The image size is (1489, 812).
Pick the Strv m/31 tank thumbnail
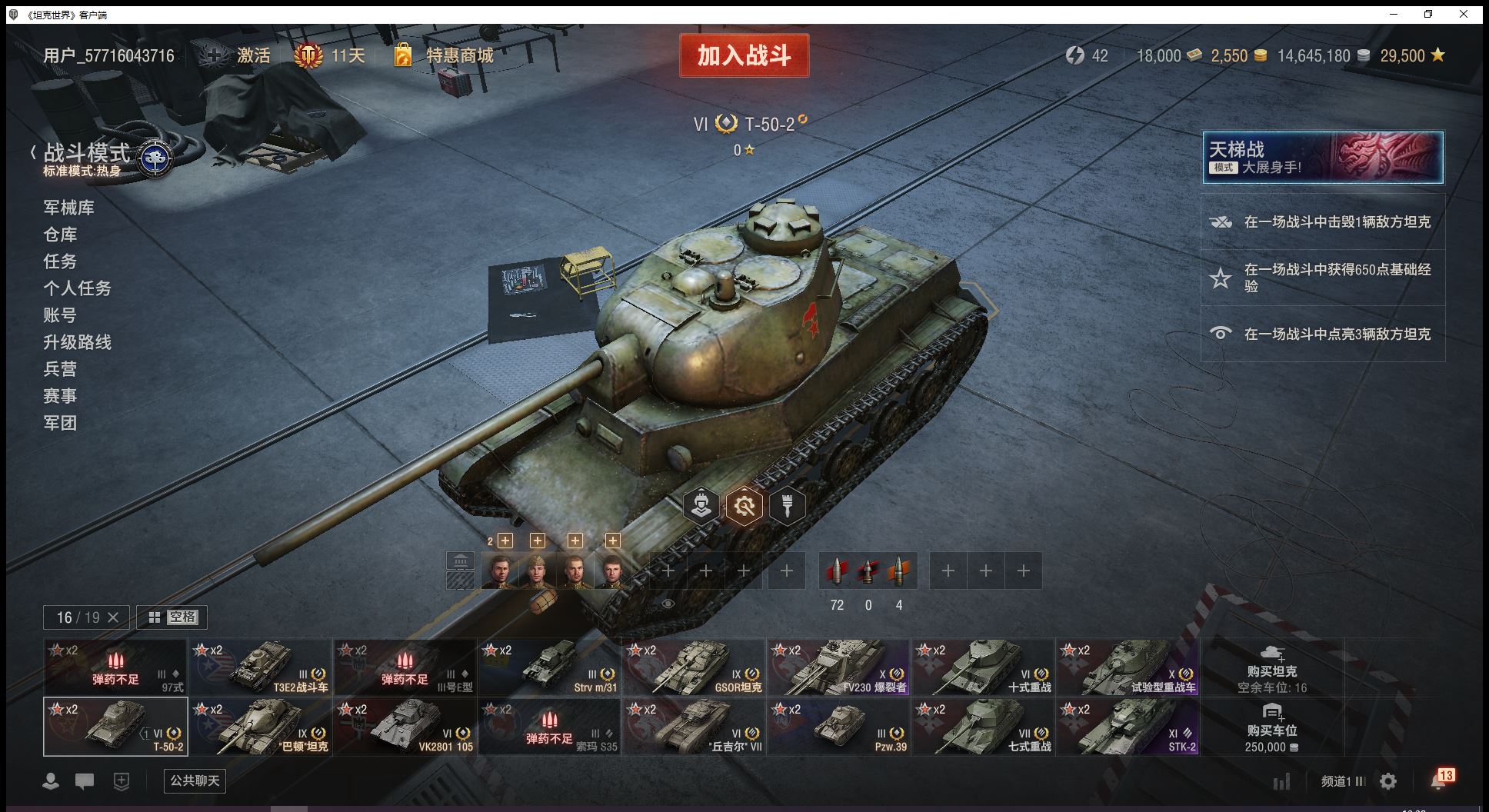click(549, 667)
